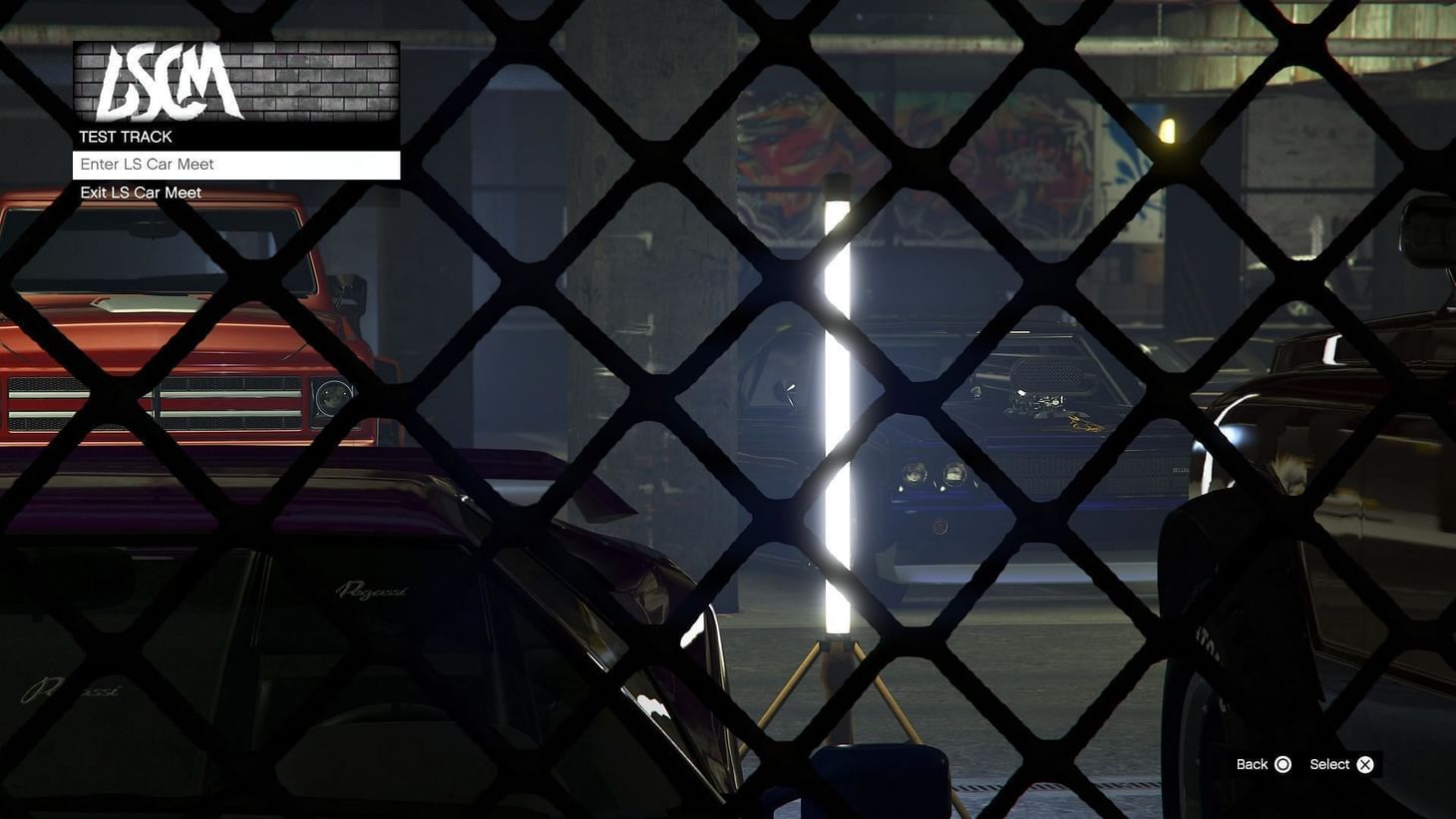
Task: Click the Back prompt label
Action: click(x=1252, y=764)
